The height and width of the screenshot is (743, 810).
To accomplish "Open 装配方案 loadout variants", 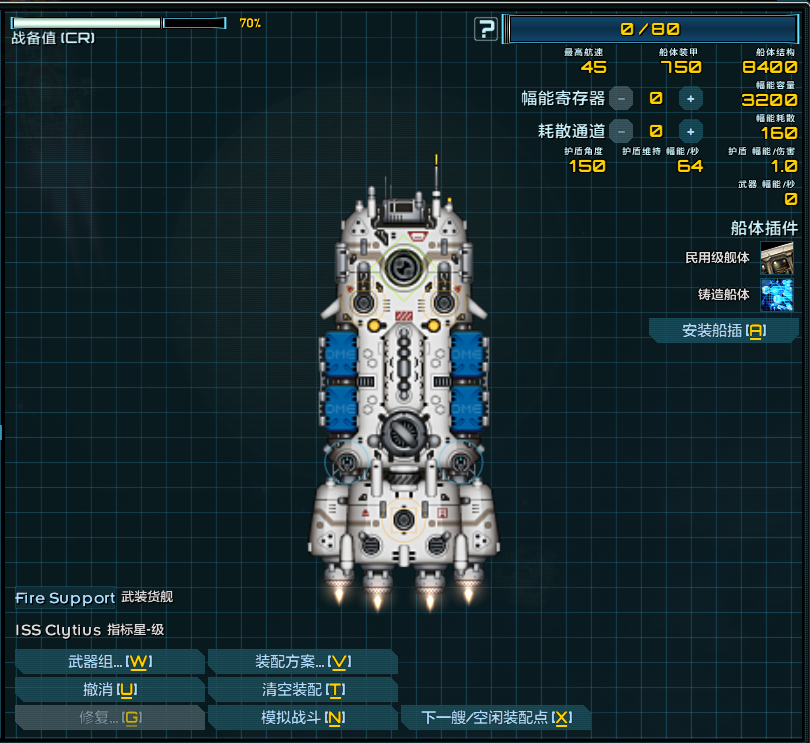I will (x=302, y=662).
